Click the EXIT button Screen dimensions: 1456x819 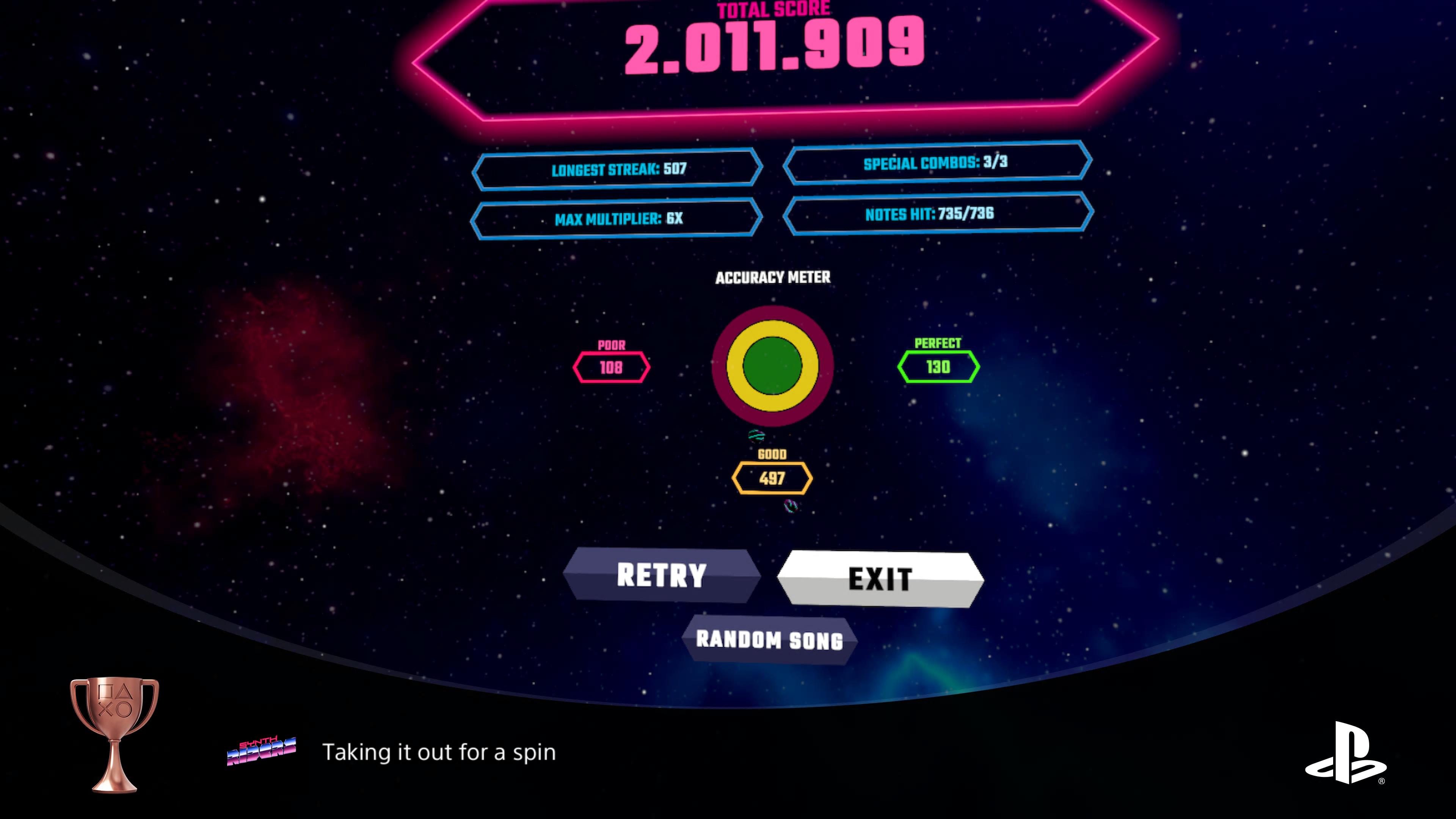880,579
